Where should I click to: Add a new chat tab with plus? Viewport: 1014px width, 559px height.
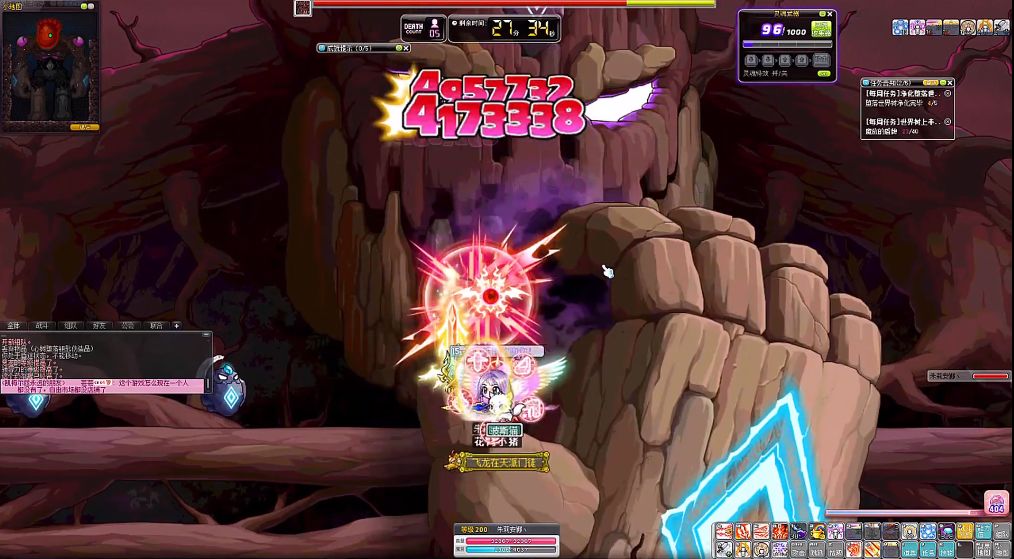(x=177, y=325)
